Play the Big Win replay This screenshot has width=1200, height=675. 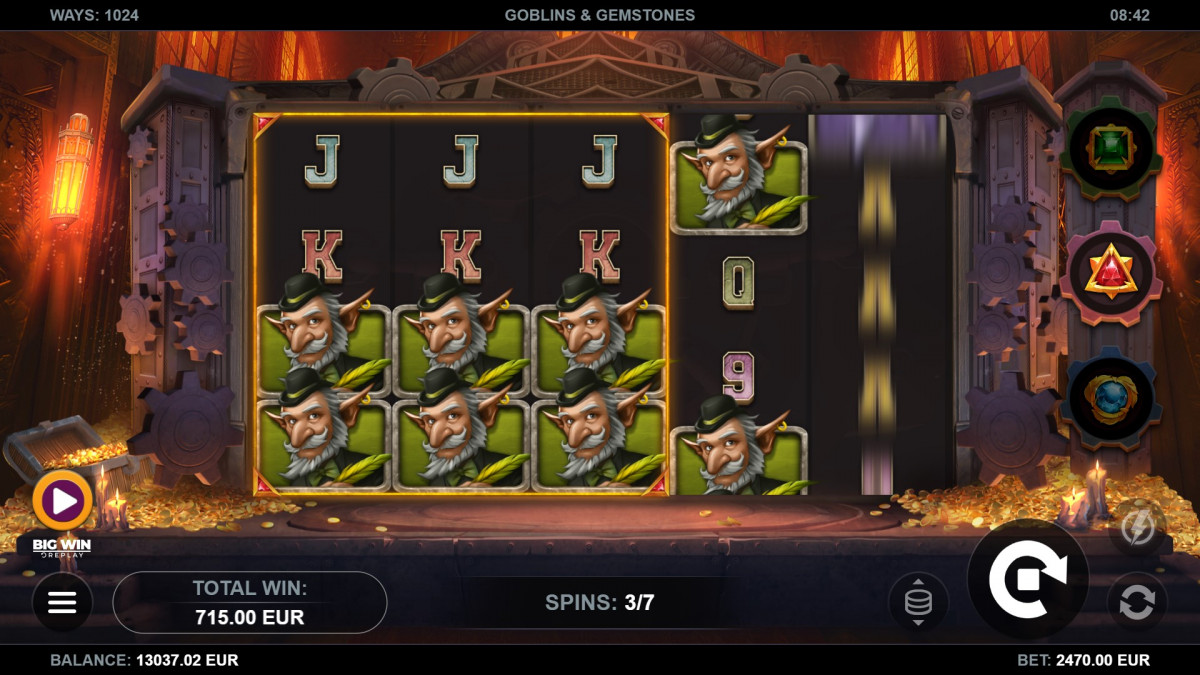[x=62, y=501]
